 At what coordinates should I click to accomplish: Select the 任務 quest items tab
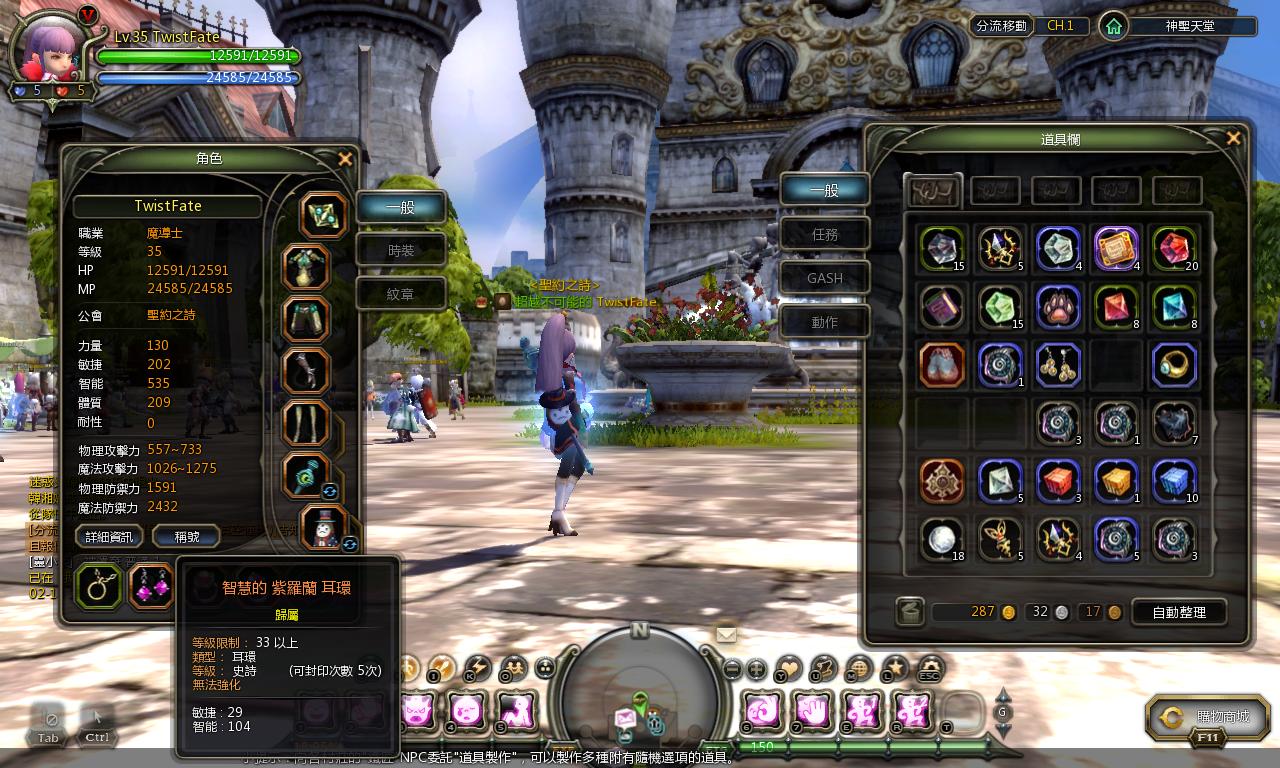[825, 235]
